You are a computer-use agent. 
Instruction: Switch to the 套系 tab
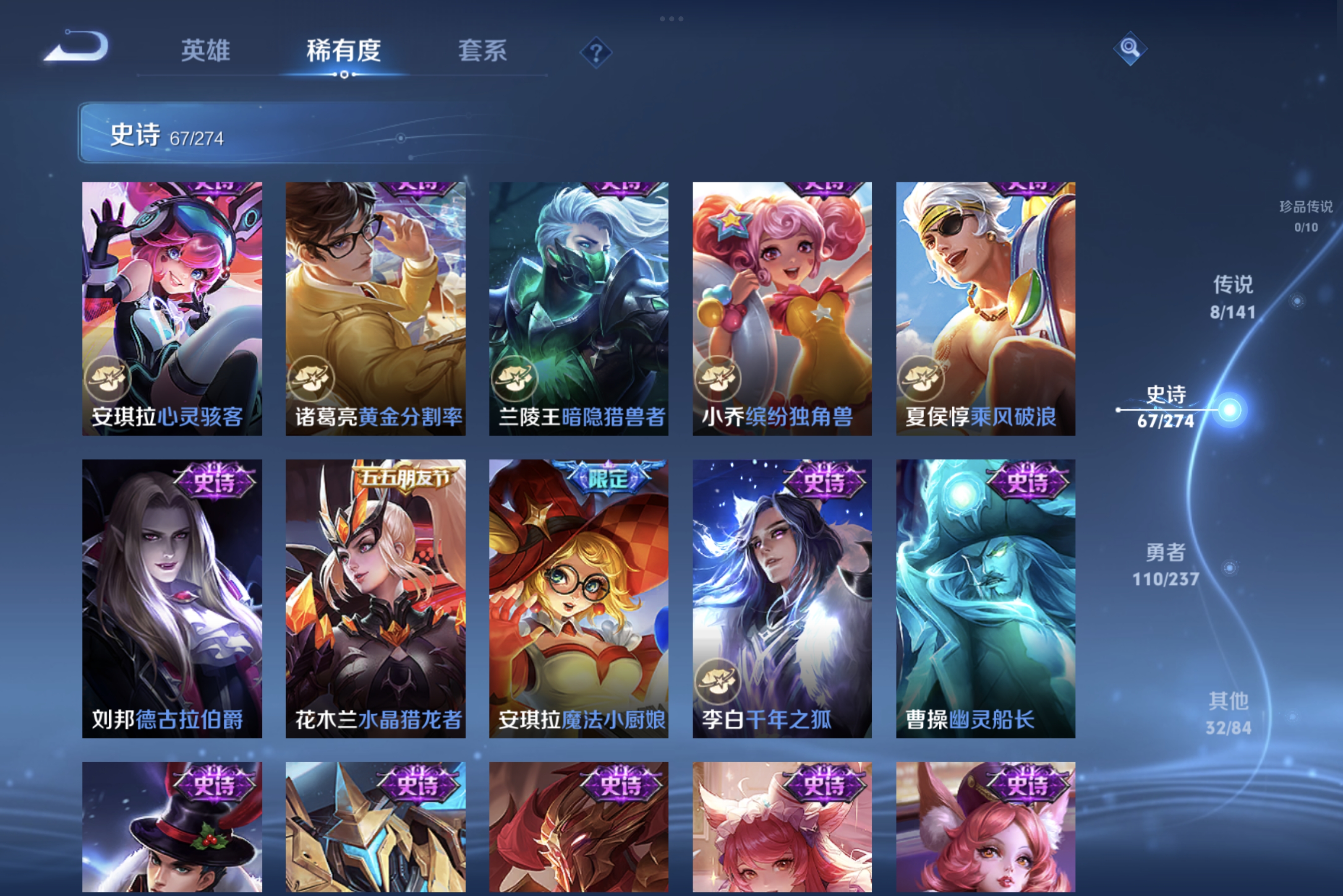pyautogui.click(x=483, y=51)
